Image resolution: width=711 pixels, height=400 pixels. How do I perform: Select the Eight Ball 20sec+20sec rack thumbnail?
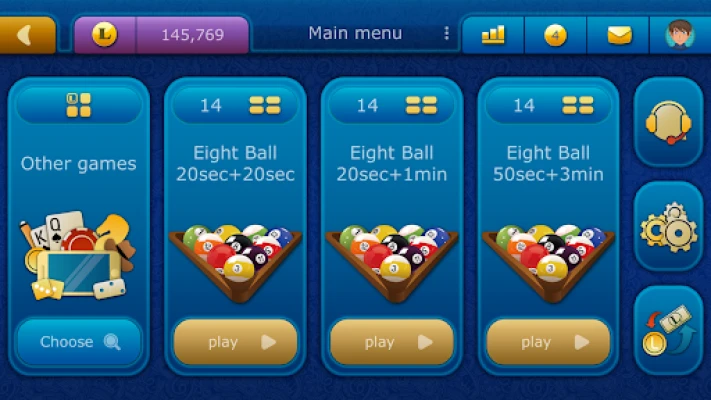point(235,258)
